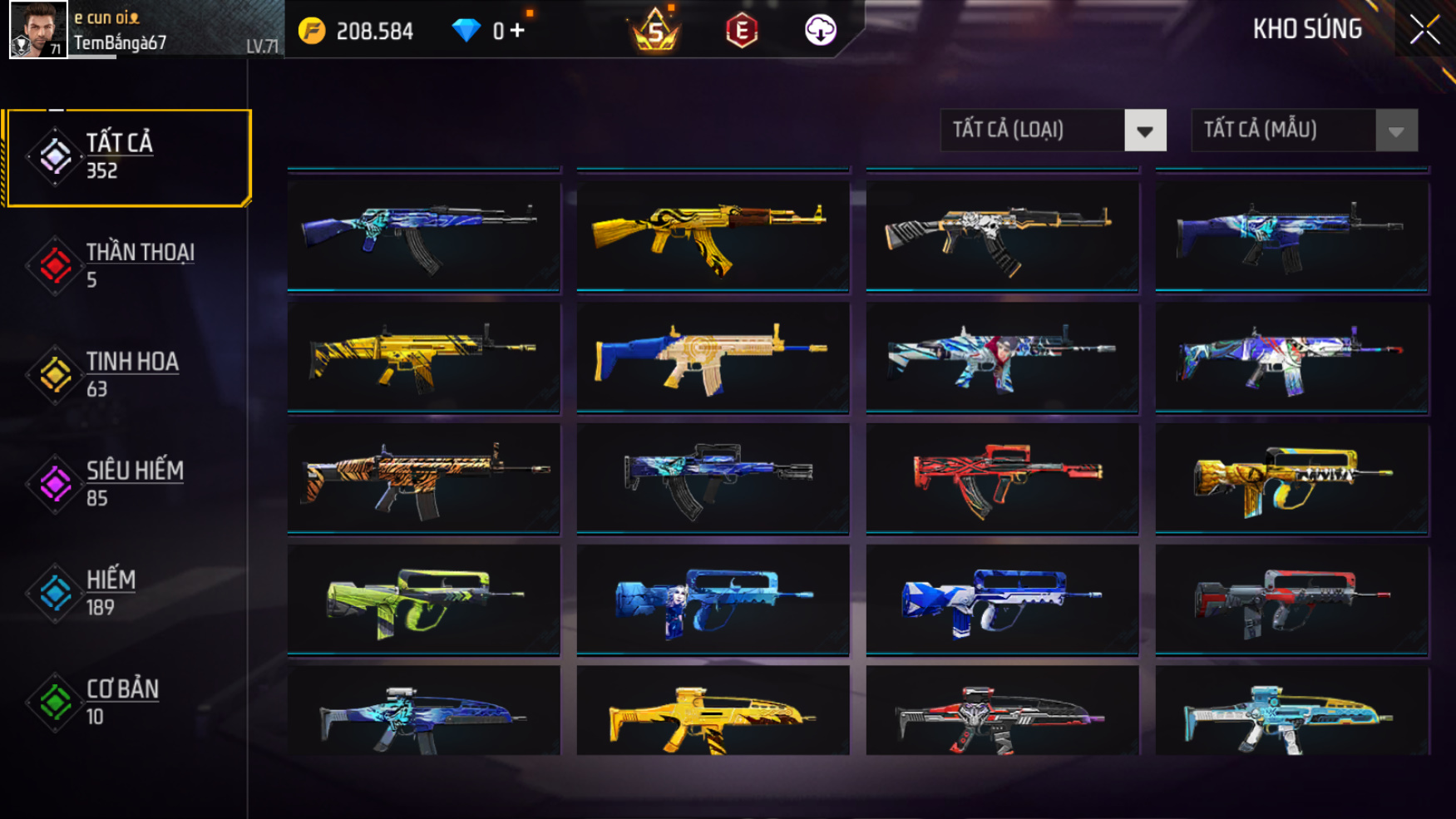Open the player profile avatar
Viewport: 1456px width, 819px height.
tap(37, 30)
